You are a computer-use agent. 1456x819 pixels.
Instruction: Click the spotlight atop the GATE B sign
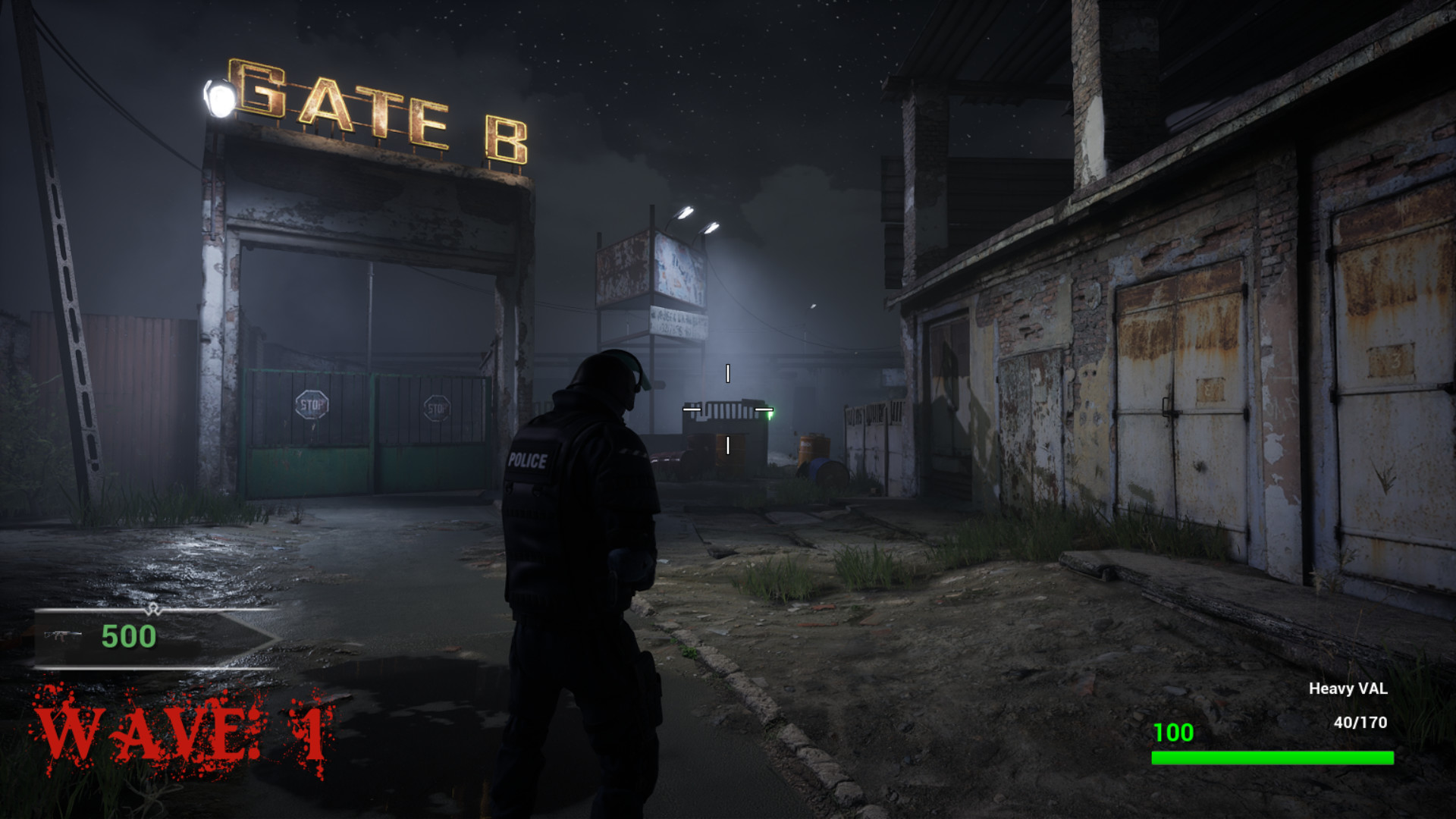(x=221, y=97)
